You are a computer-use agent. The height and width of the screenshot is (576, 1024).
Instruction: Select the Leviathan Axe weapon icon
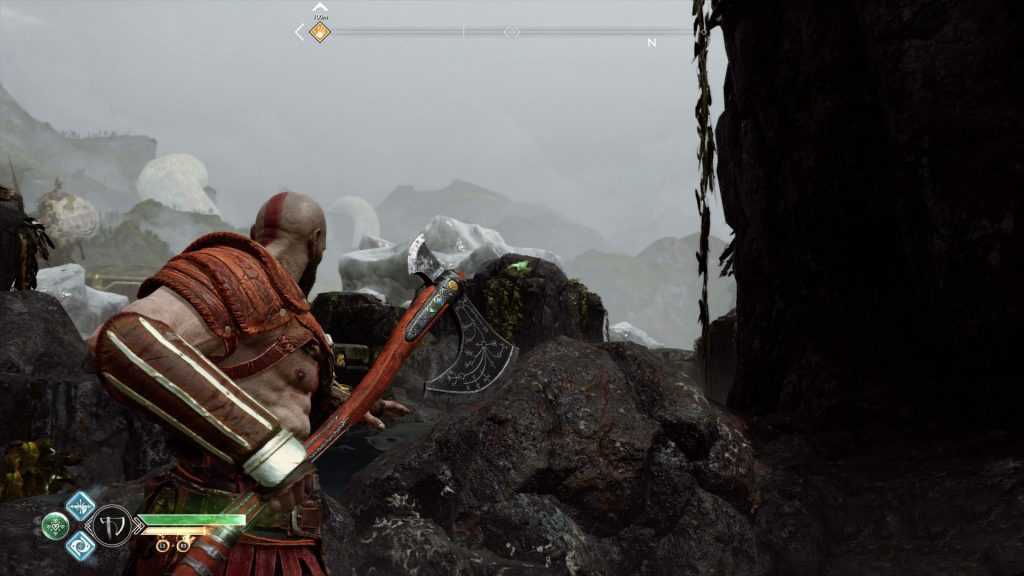point(111,525)
